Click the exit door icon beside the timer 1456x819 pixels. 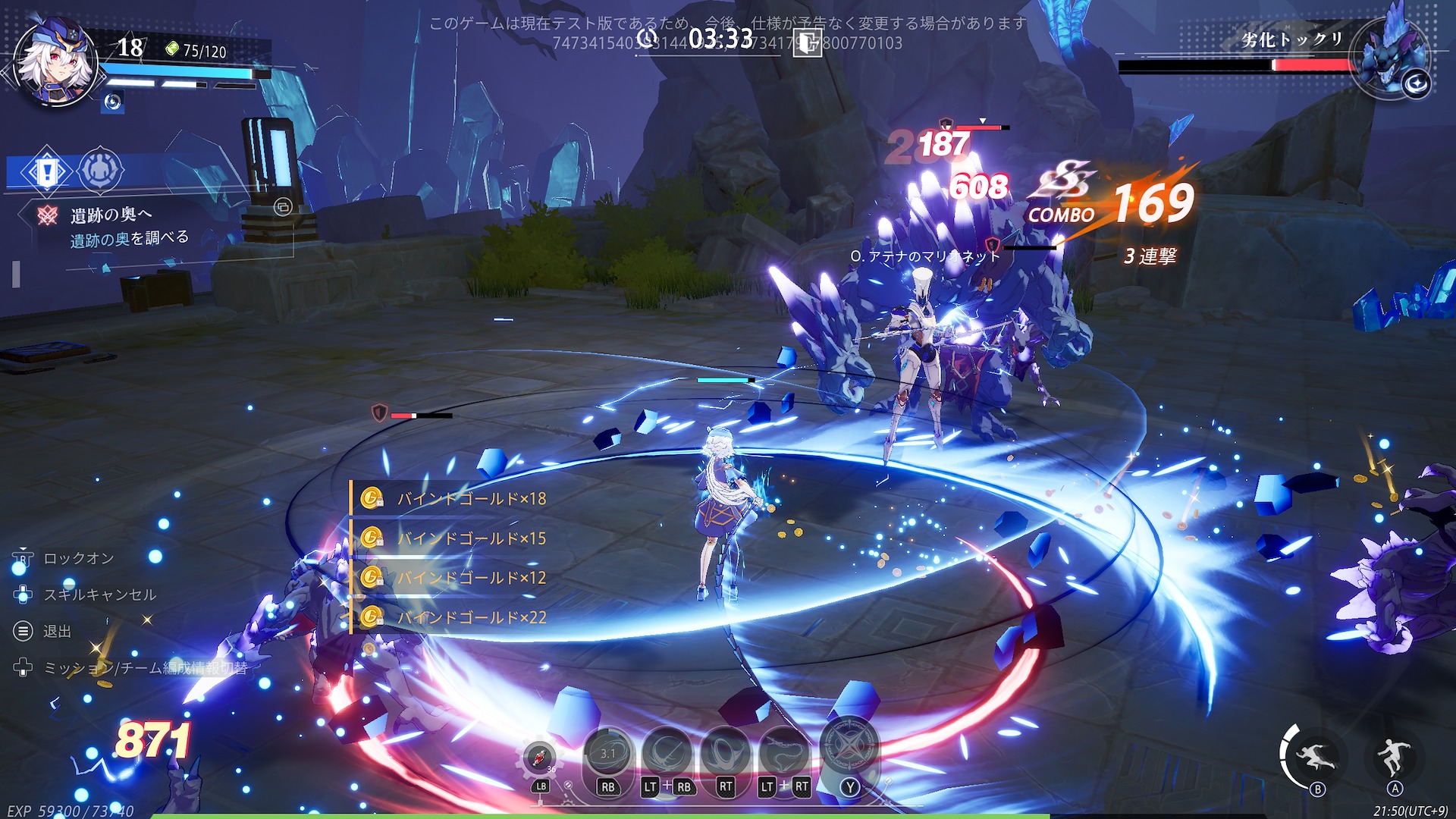(807, 42)
